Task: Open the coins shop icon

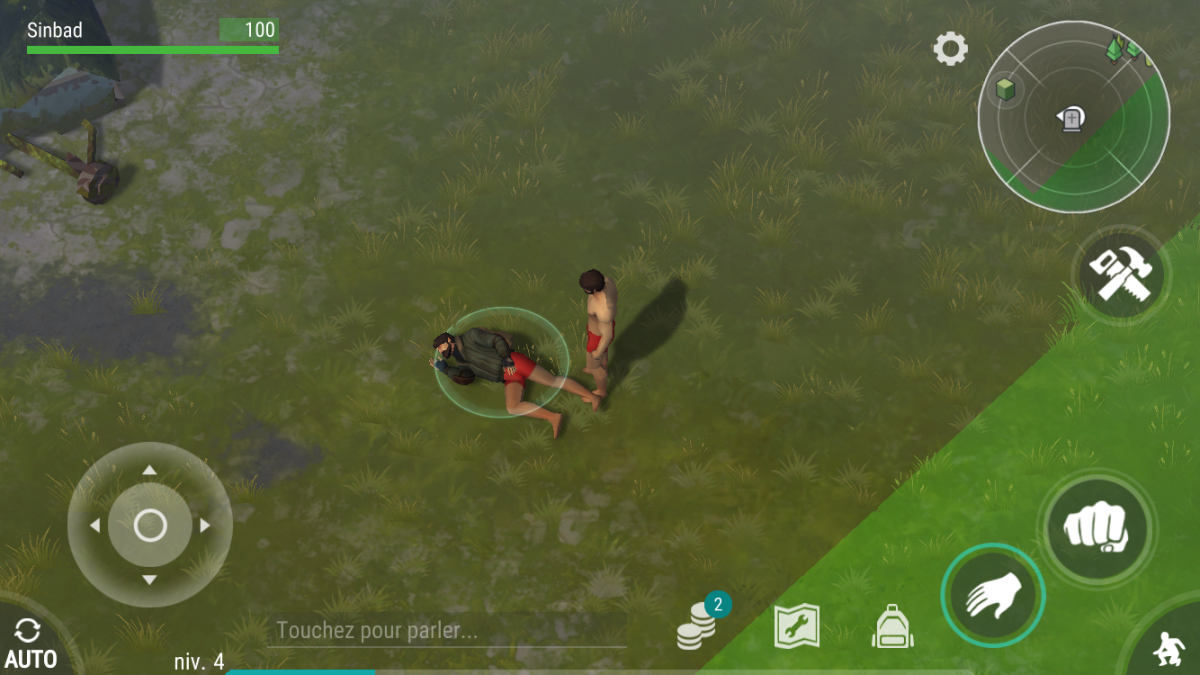Action: pos(698,627)
